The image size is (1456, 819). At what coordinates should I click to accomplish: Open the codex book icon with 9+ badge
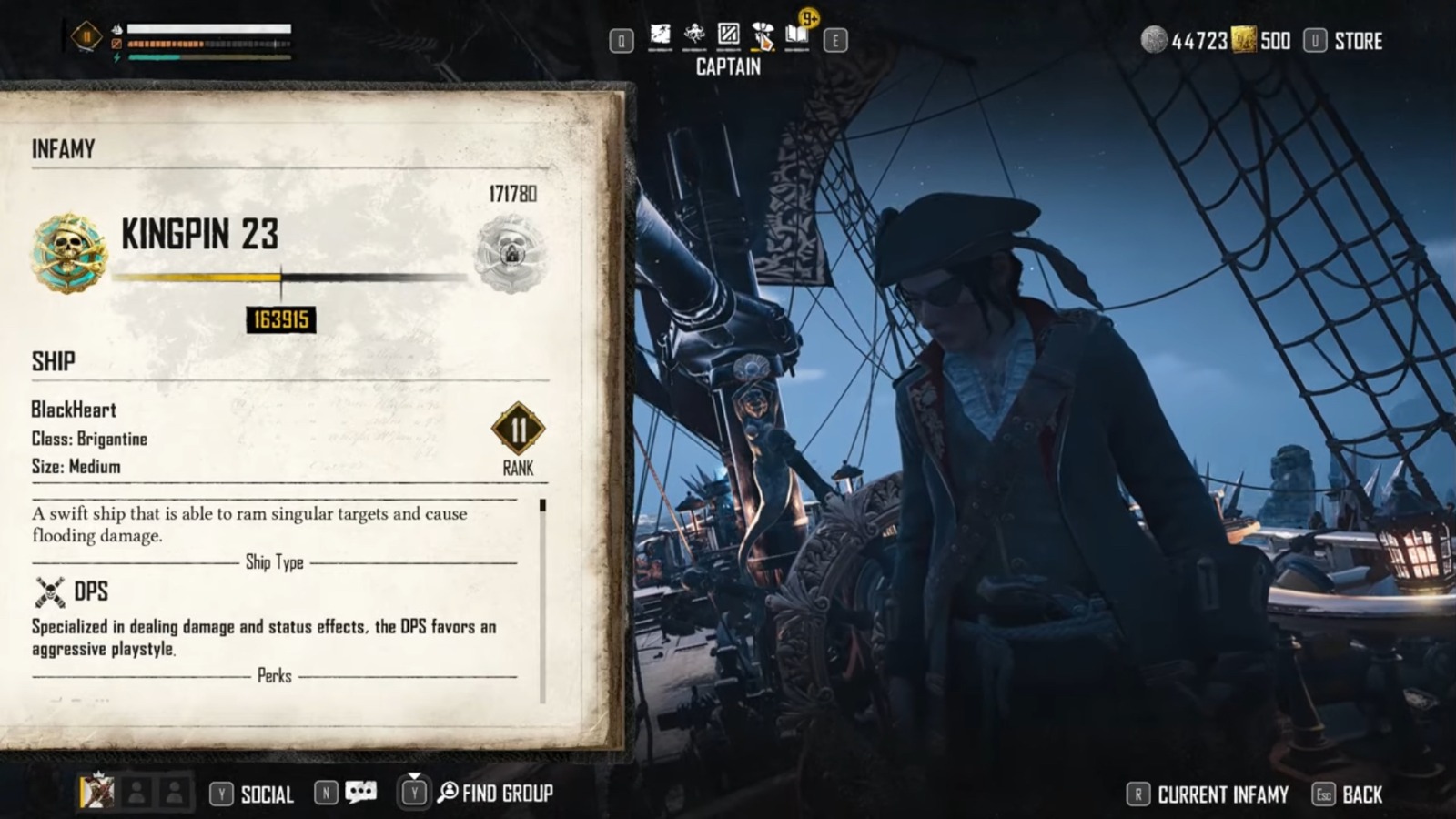pos(799,38)
